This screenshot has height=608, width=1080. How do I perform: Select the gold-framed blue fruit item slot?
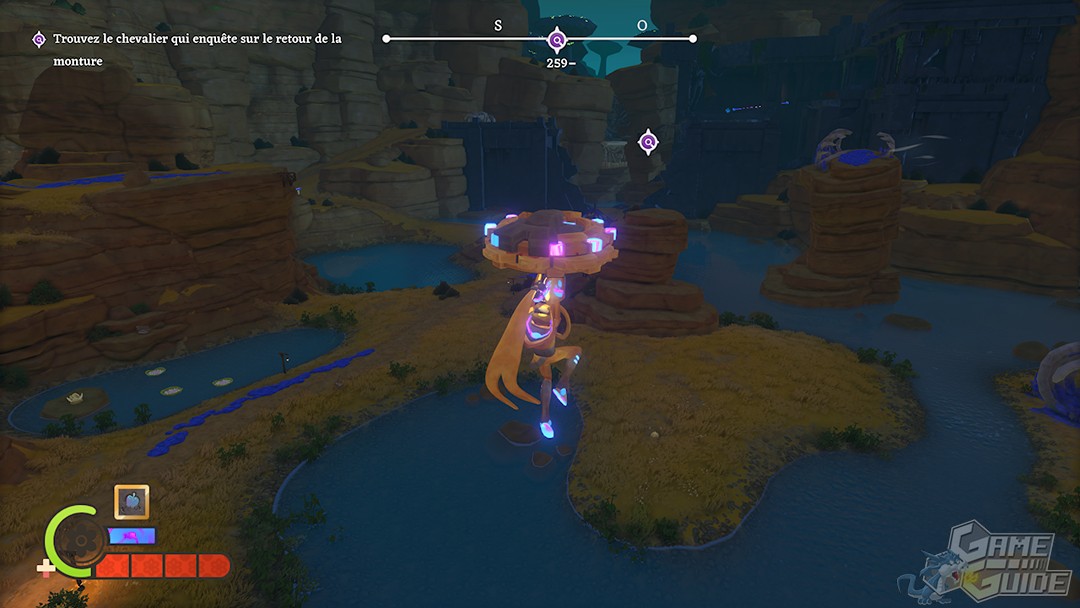point(132,502)
